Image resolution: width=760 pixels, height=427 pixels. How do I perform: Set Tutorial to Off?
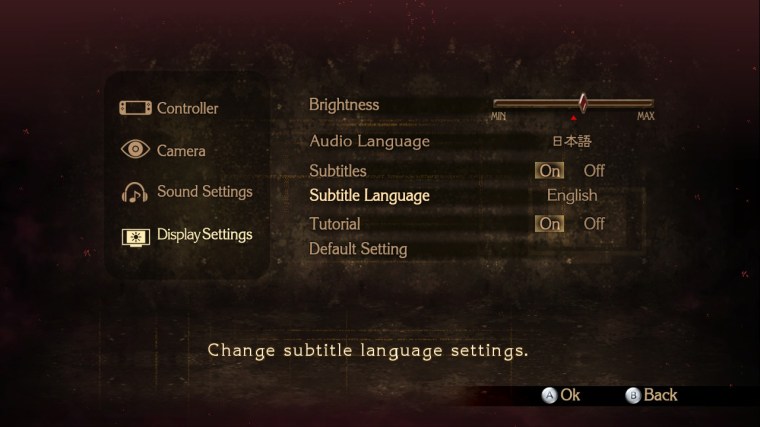594,224
